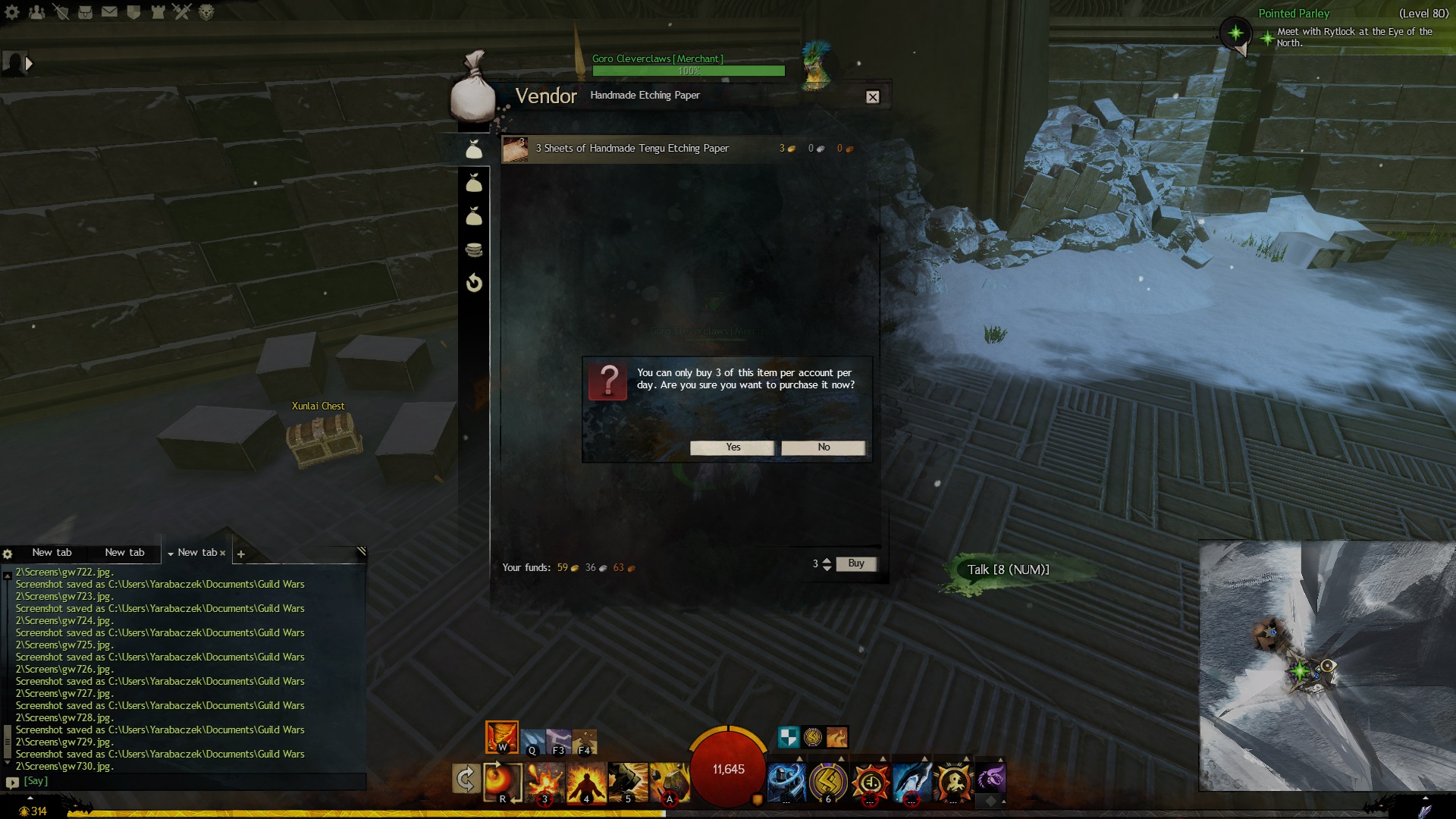Open the Black Lion Trading Post lion icon
The height and width of the screenshot is (819, 1456).
(x=206, y=12)
